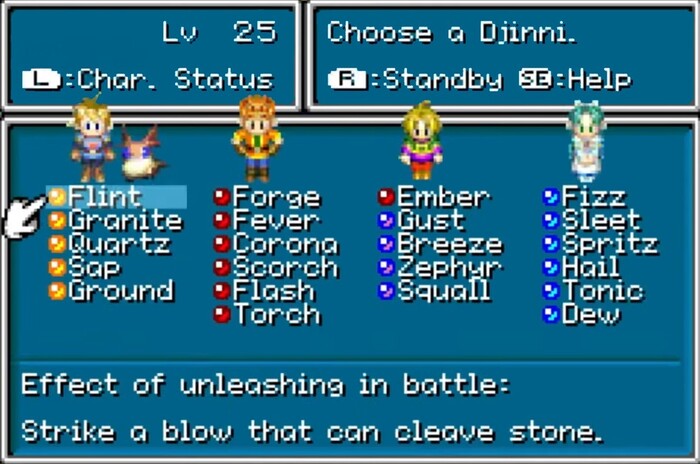Viewport: 700px width, 464px height.
Task: Select the Torch djinni
Action: tap(275, 316)
